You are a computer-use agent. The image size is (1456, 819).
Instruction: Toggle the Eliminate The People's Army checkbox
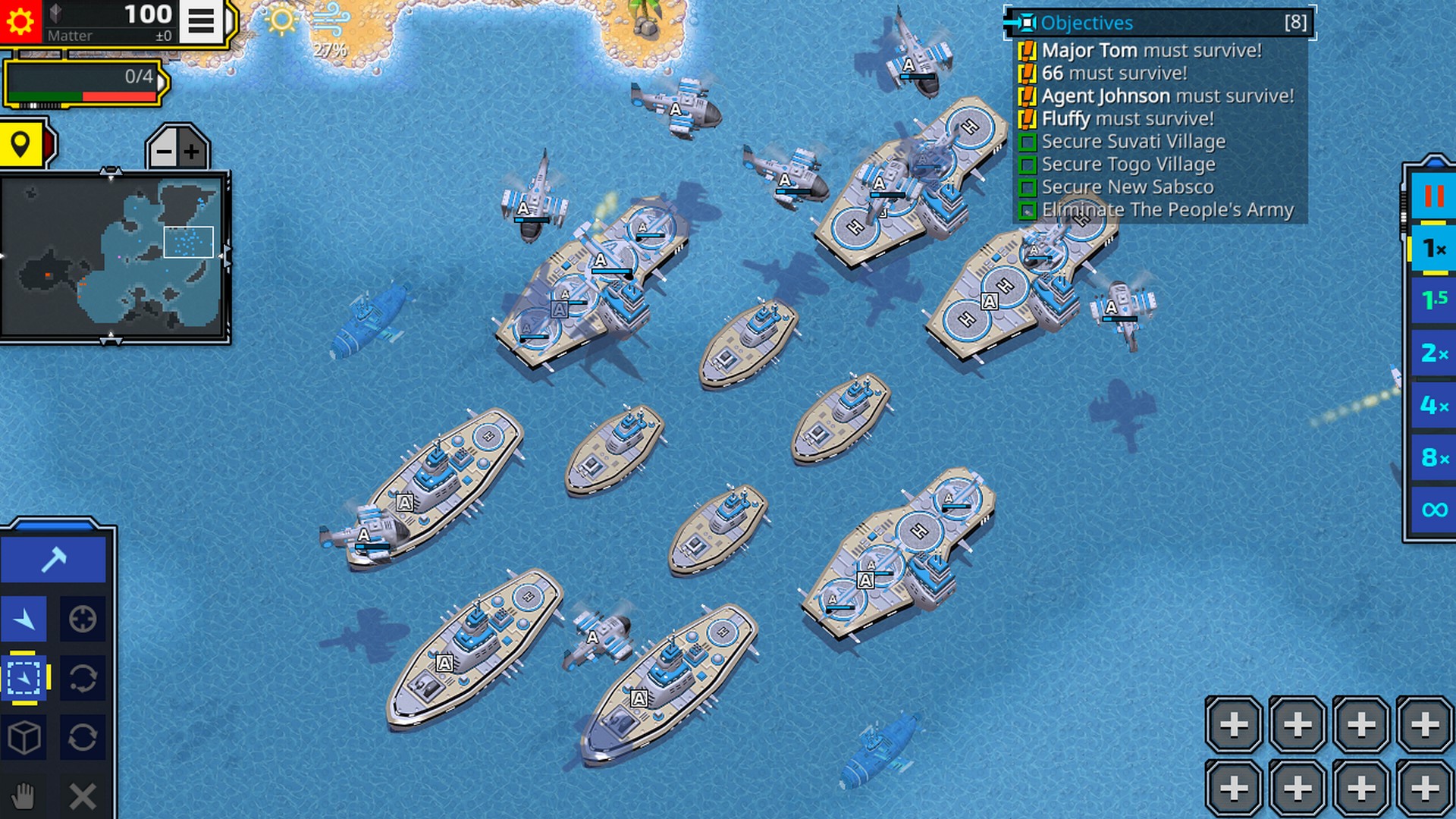pyautogui.click(x=1028, y=210)
